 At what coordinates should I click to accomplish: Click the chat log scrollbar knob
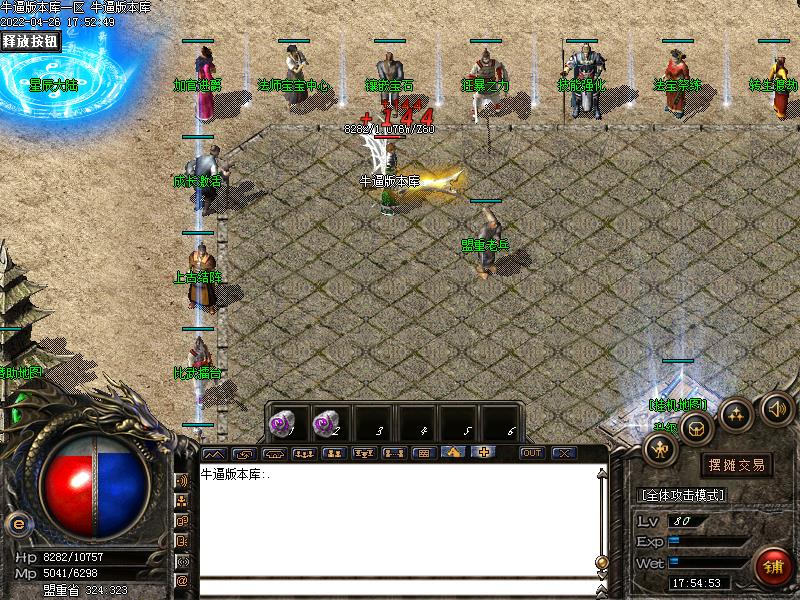tap(601, 562)
